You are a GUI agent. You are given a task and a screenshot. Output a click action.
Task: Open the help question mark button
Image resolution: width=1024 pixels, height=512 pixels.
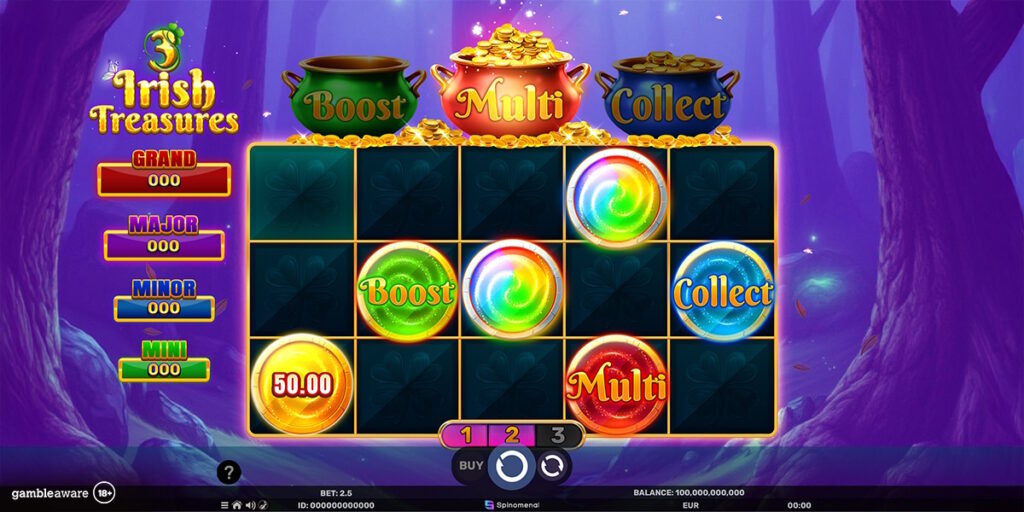pos(229,472)
